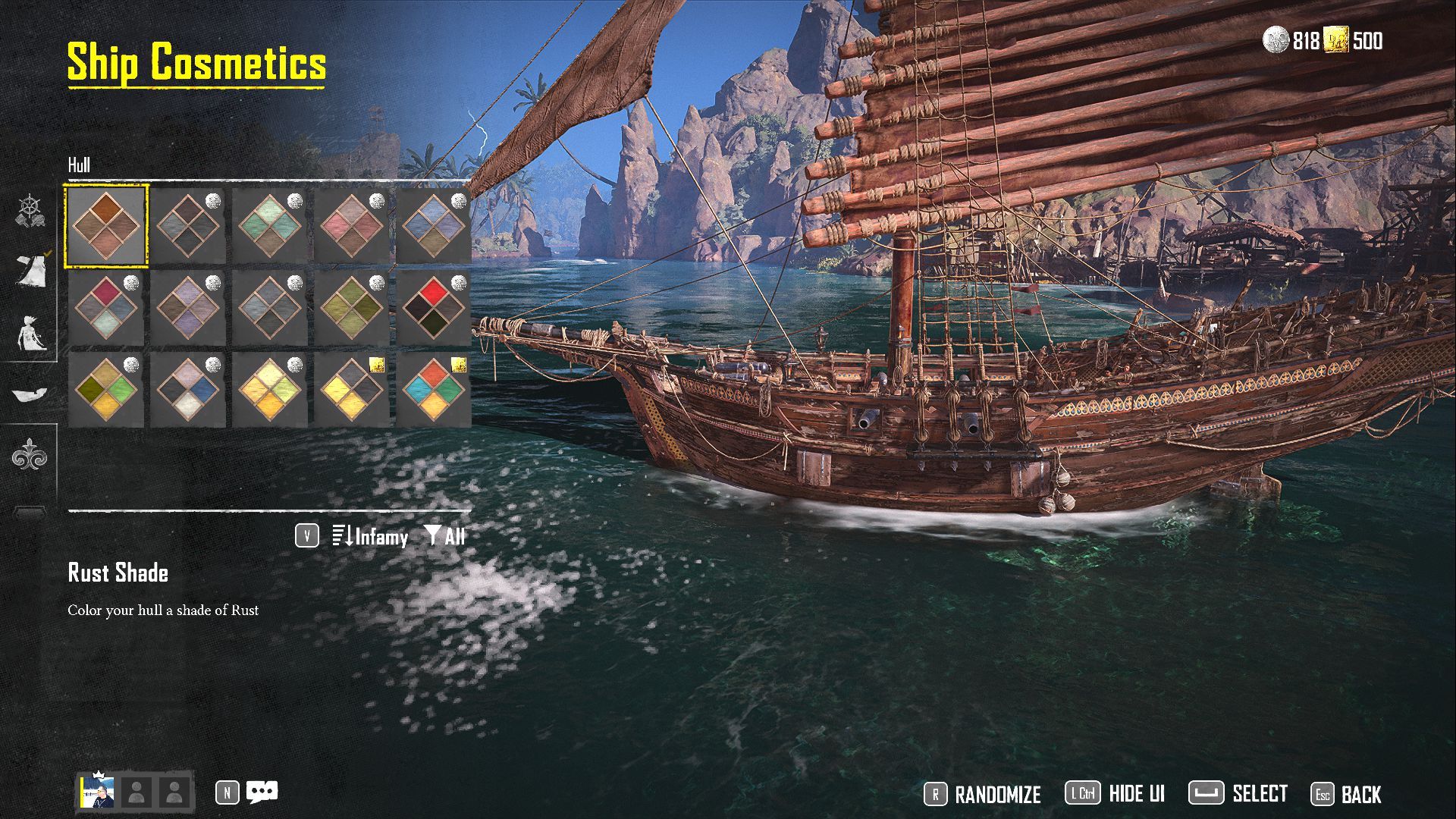1456x819 pixels.
Task: Pick the red and black hull swatch
Action: (434, 307)
